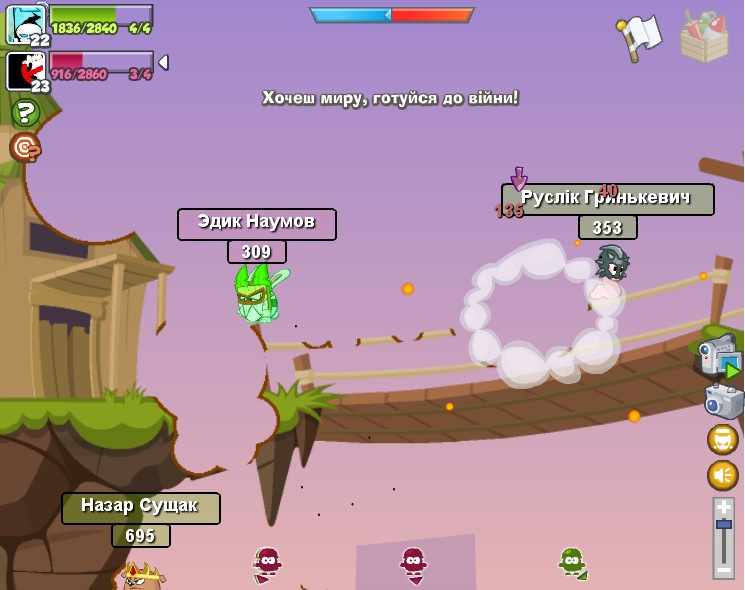Click the orange target hint button
Image resolution: width=745 pixels, height=590 pixels.
point(25,147)
